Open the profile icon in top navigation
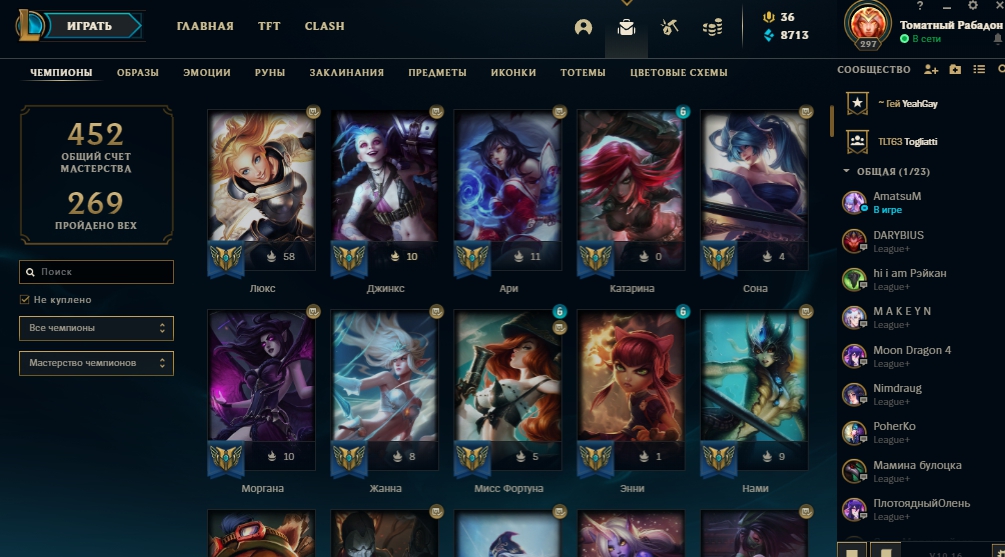The image size is (1005, 557). click(x=584, y=27)
